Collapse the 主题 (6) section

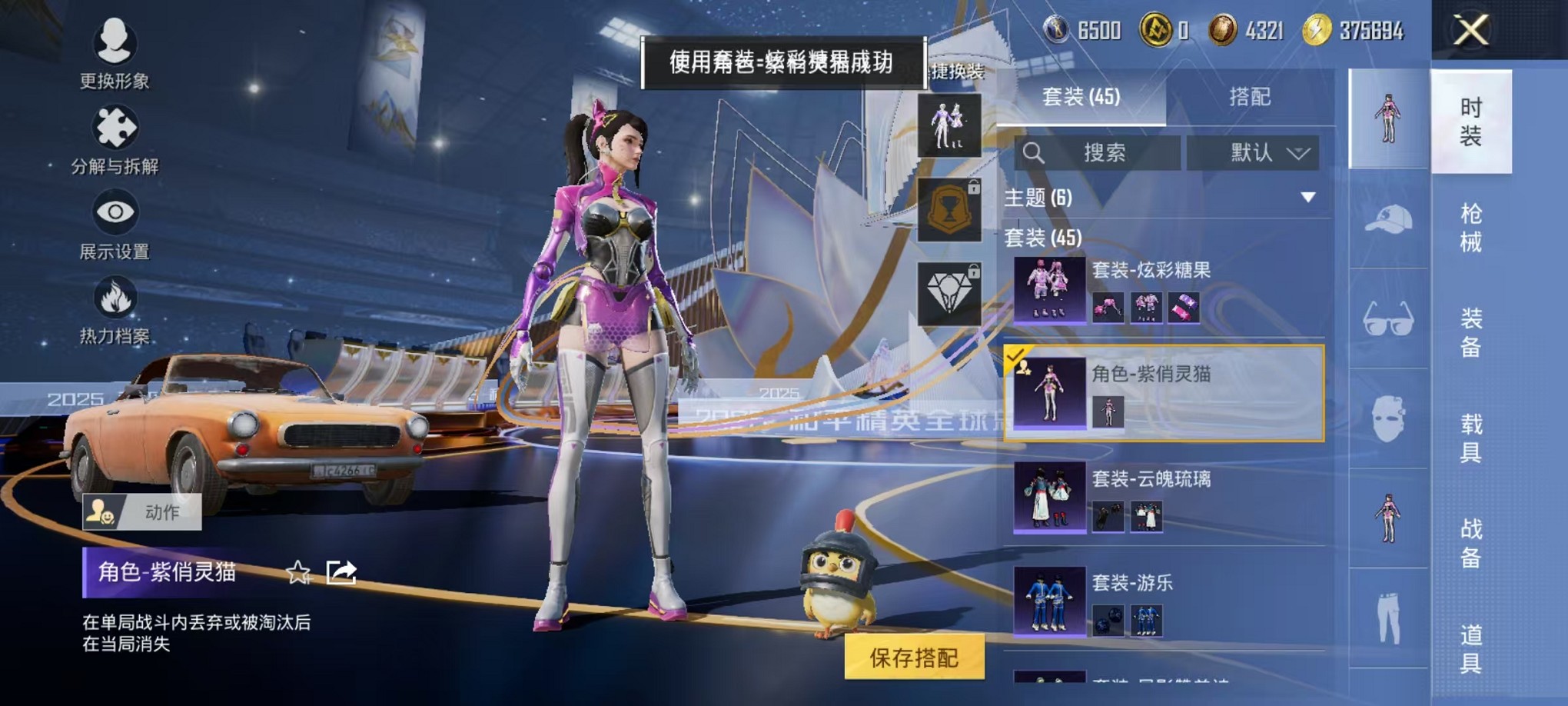1307,197
